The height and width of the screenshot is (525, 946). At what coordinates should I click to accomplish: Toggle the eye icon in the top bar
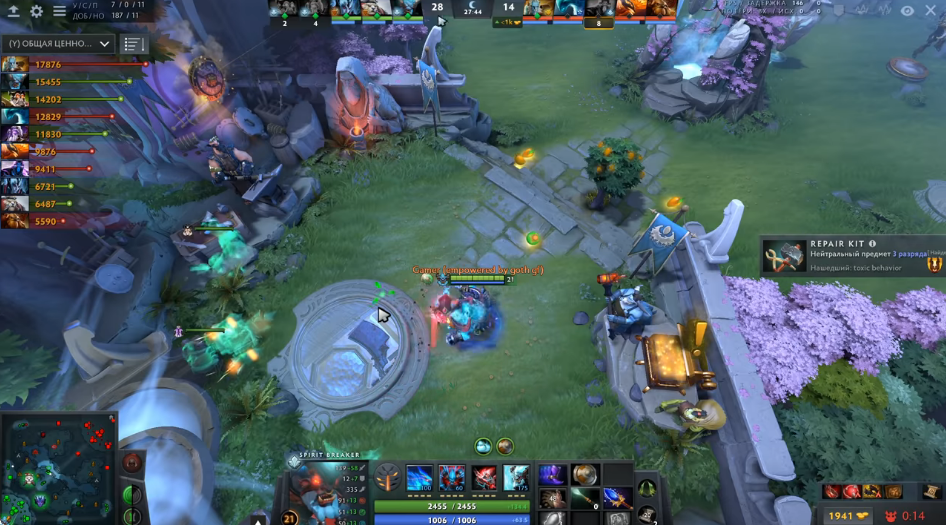pos(907,11)
